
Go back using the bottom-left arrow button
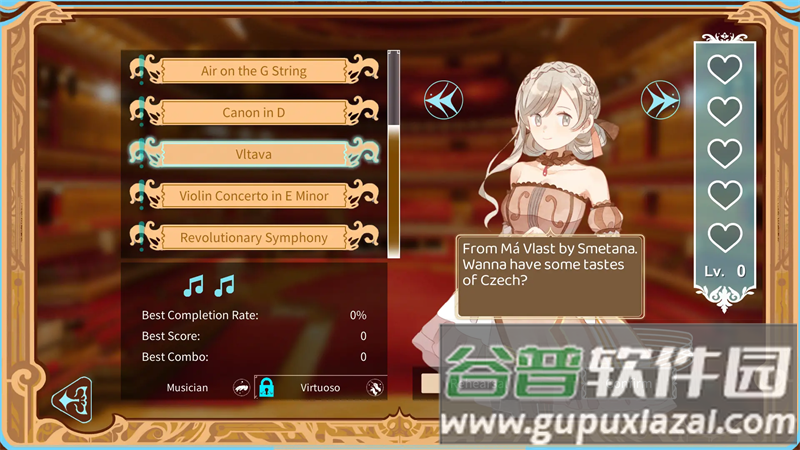pyautogui.click(x=73, y=399)
